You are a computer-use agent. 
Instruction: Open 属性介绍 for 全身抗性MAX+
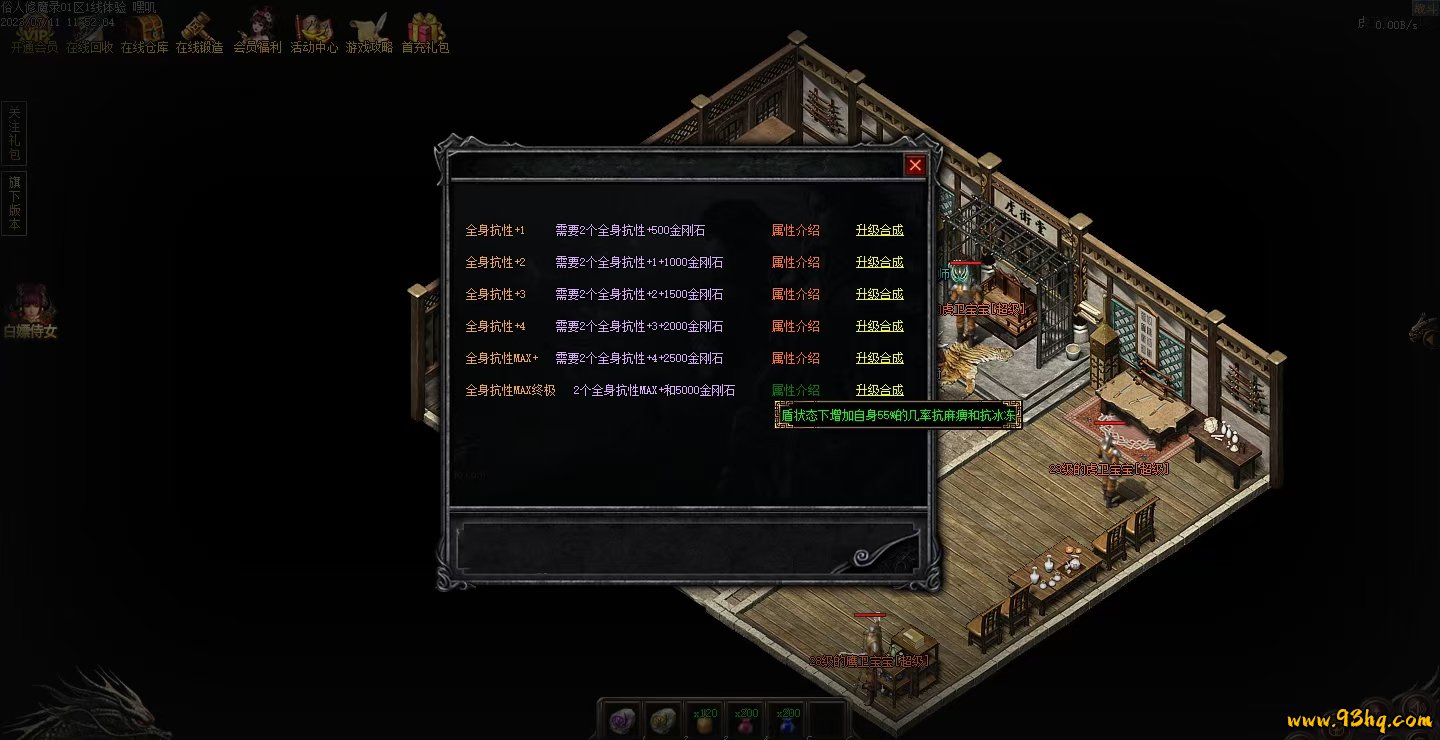click(795, 358)
